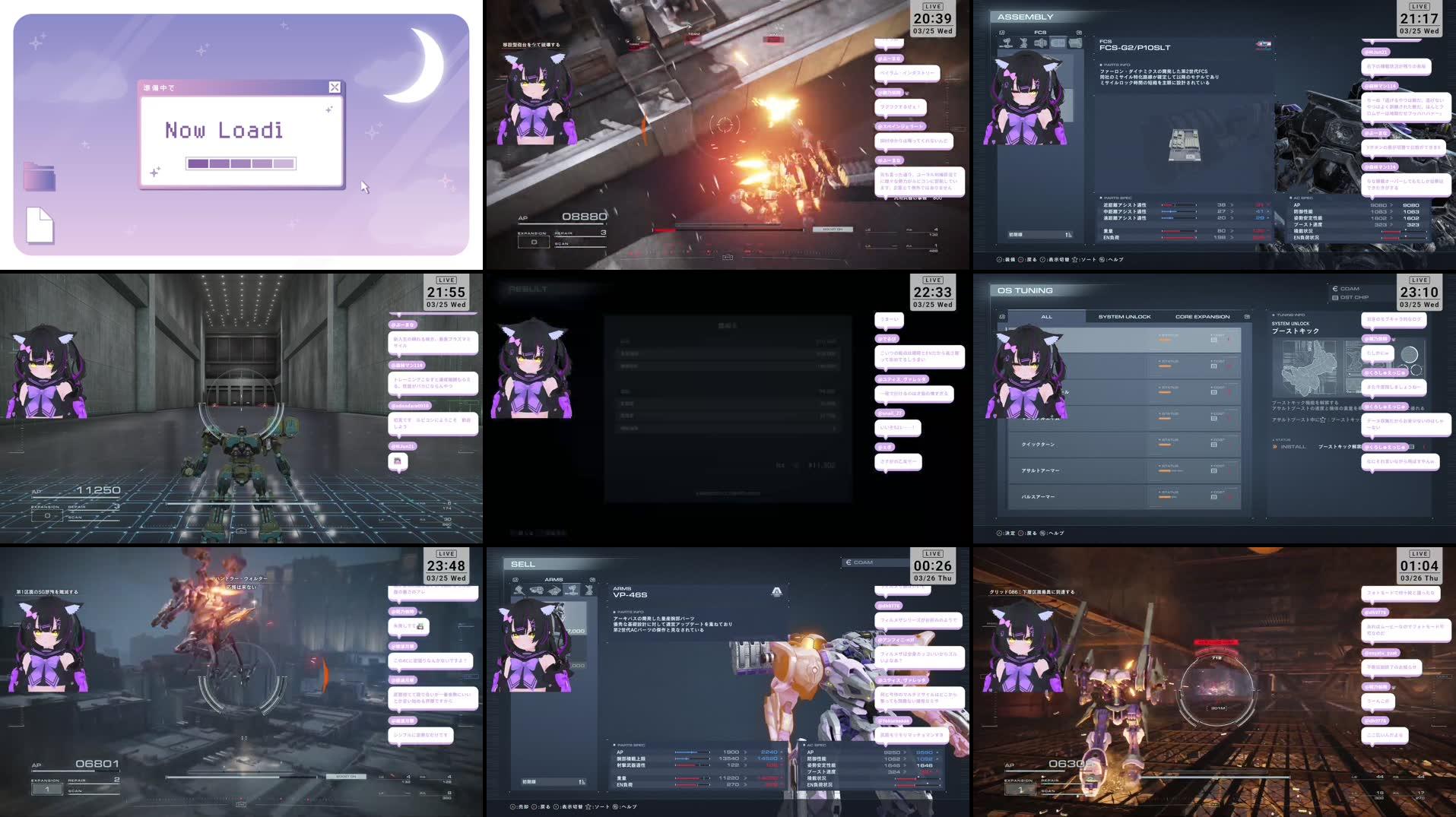Image resolution: width=1456 pixels, height=817 pixels.
Task: Click the Now Loading progress bar
Action: pos(242,163)
